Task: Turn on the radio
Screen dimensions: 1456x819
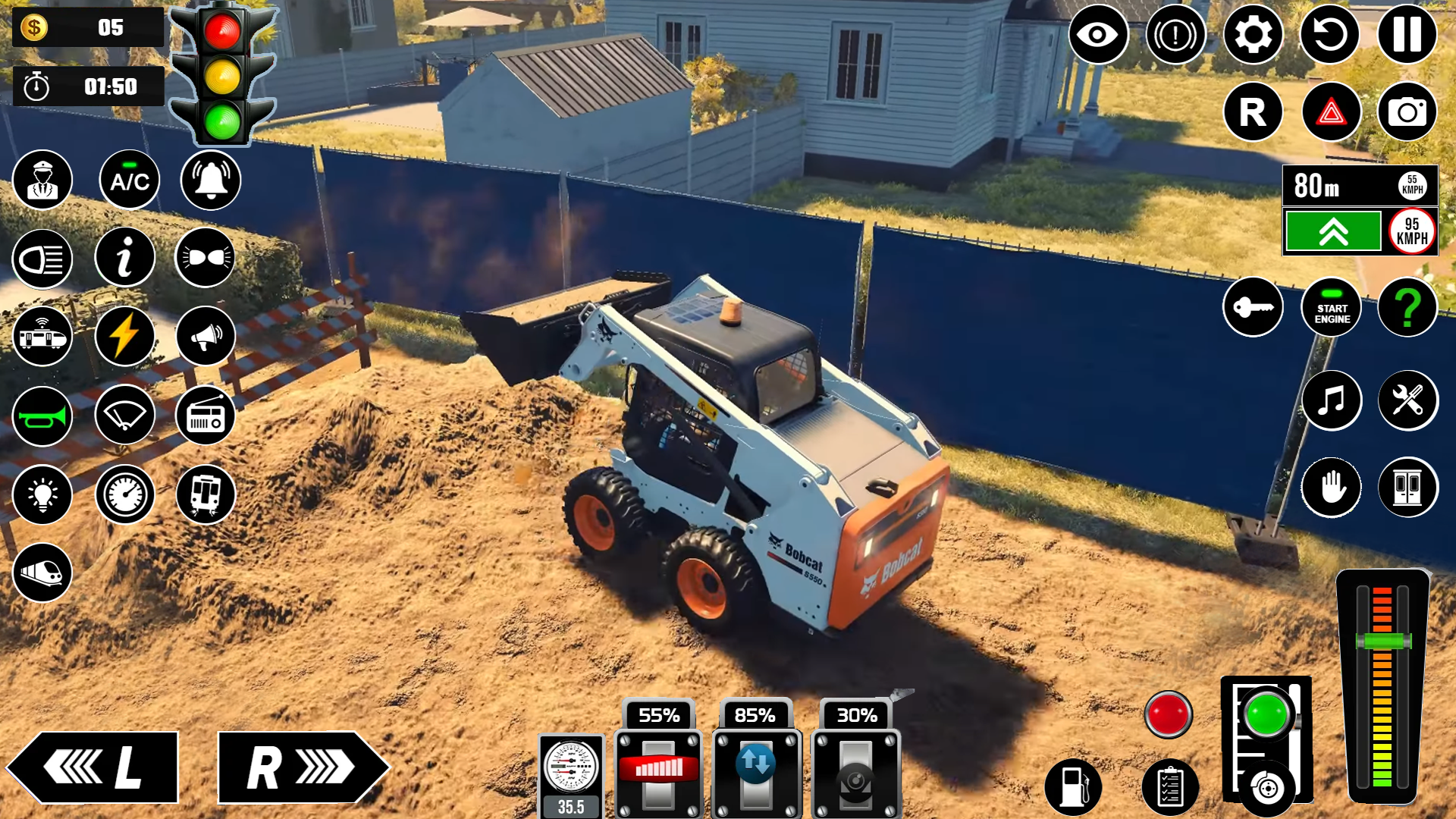Action: (x=204, y=415)
